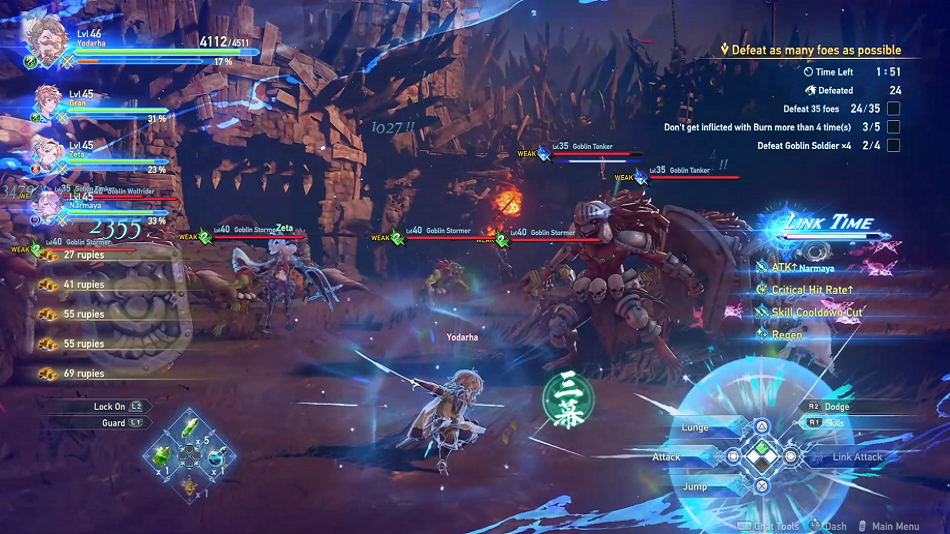950x534 pixels.
Task: Select the Critical Hit Rate buff entry
Action: tap(811, 290)
